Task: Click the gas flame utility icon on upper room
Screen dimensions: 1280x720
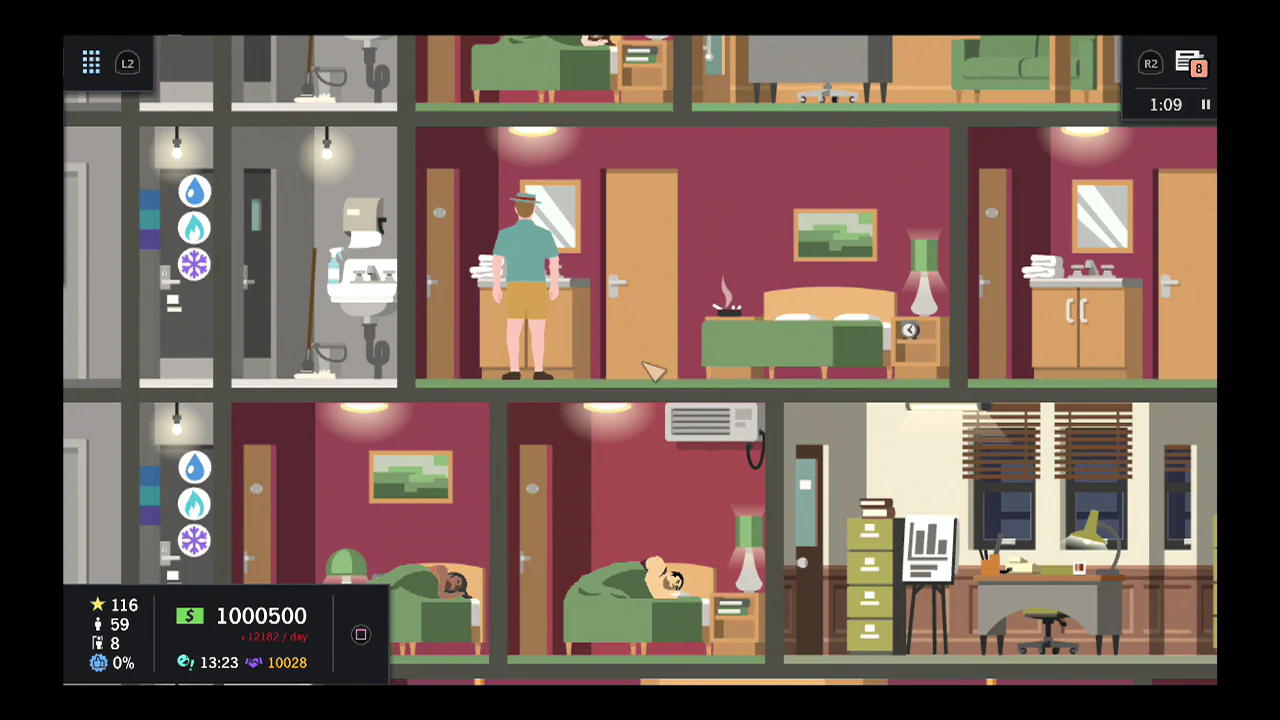Action: click(x=194, y=228)
